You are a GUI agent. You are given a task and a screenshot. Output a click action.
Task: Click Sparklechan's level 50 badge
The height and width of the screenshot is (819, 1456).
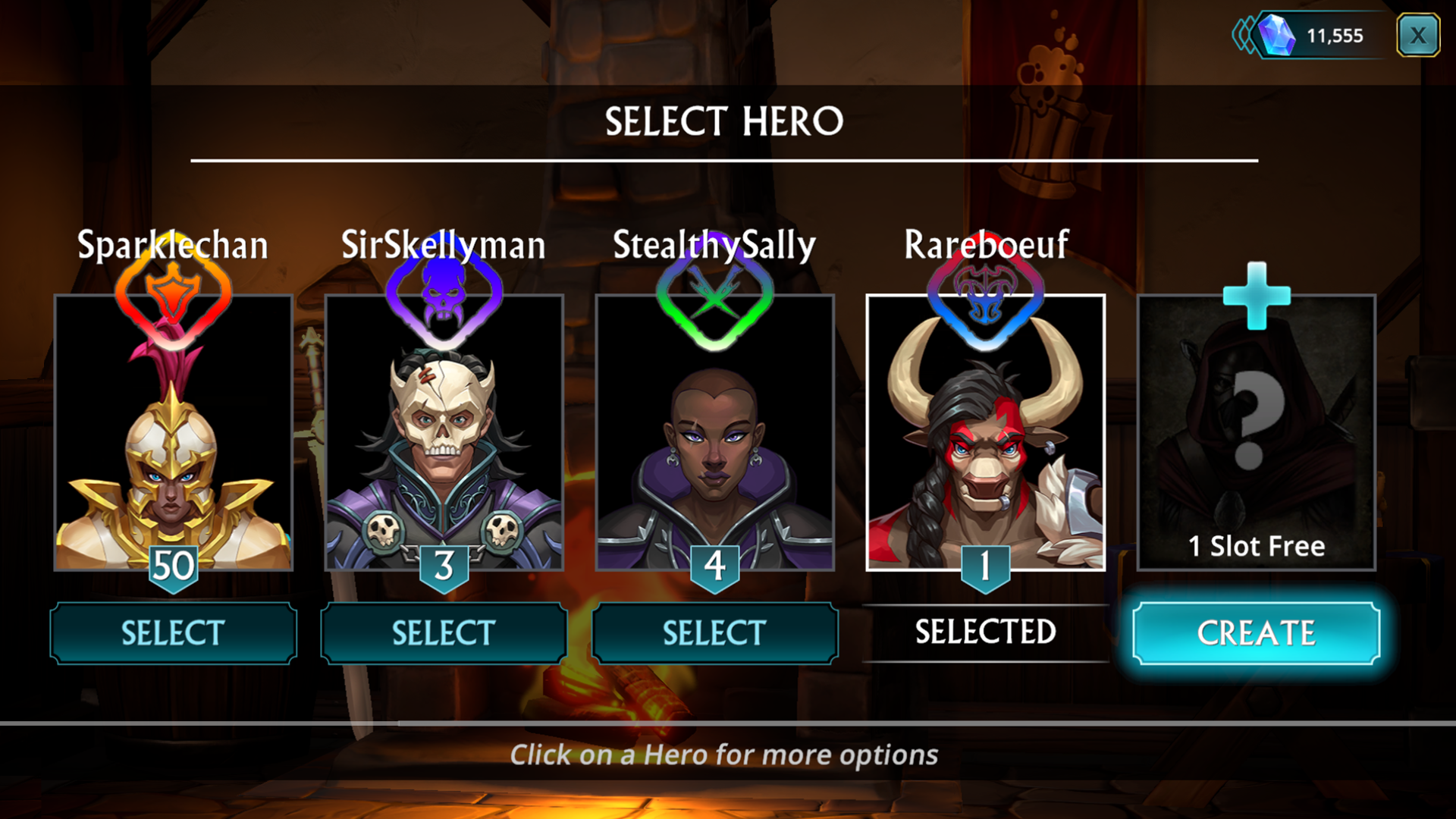click(x=173, y=564)
